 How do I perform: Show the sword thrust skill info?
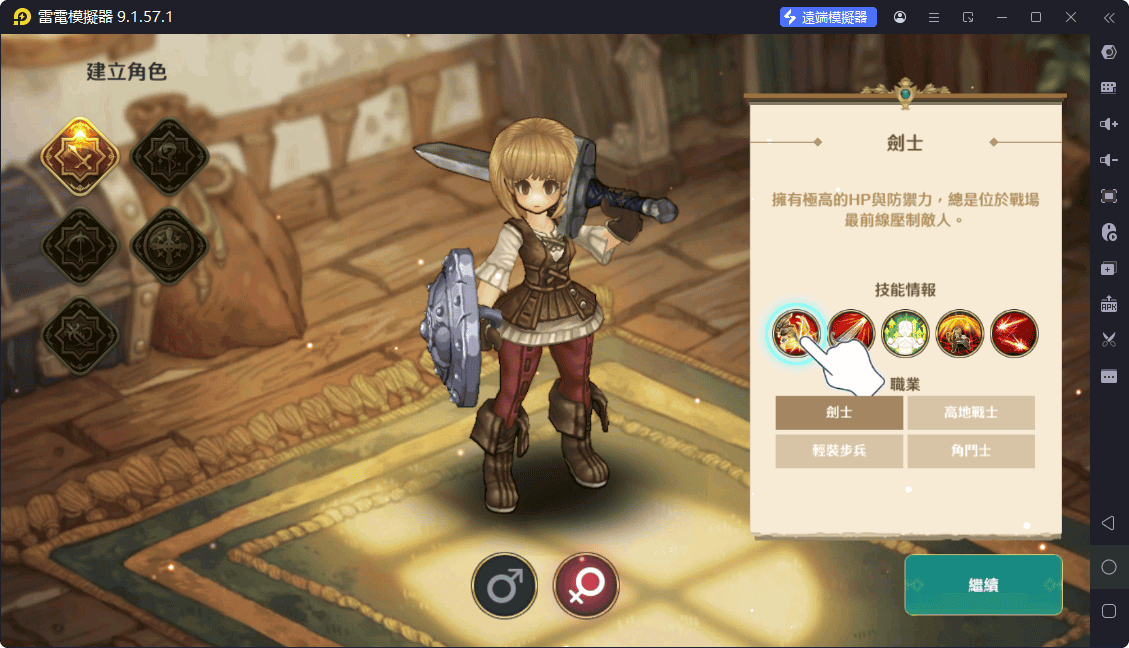click(852, 333)
